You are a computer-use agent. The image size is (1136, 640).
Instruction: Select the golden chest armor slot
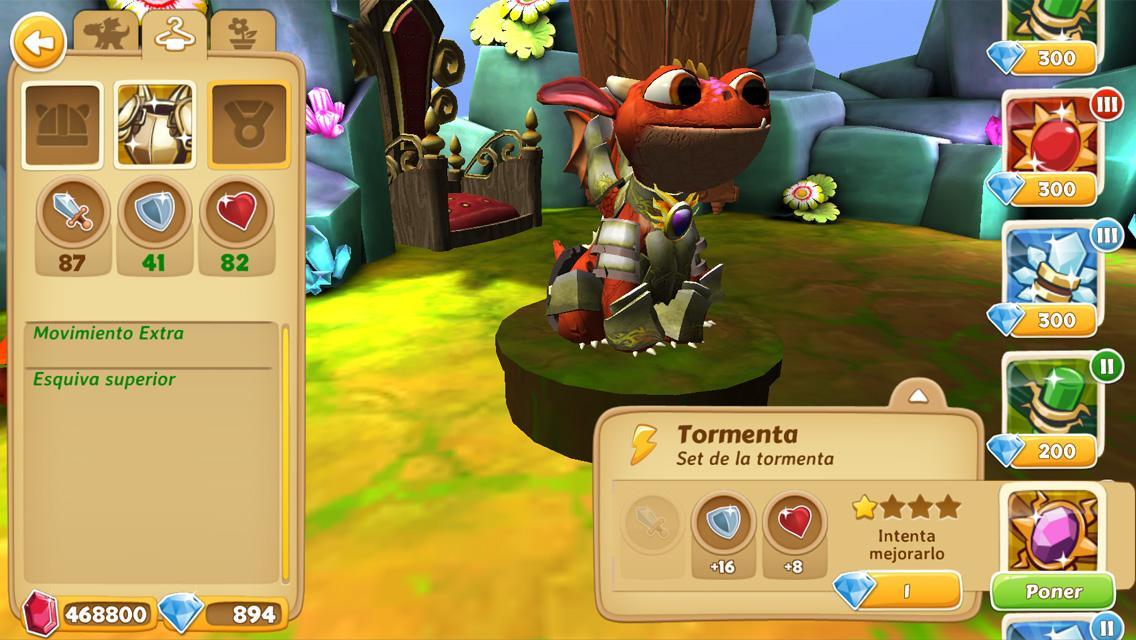click(155, 125)
